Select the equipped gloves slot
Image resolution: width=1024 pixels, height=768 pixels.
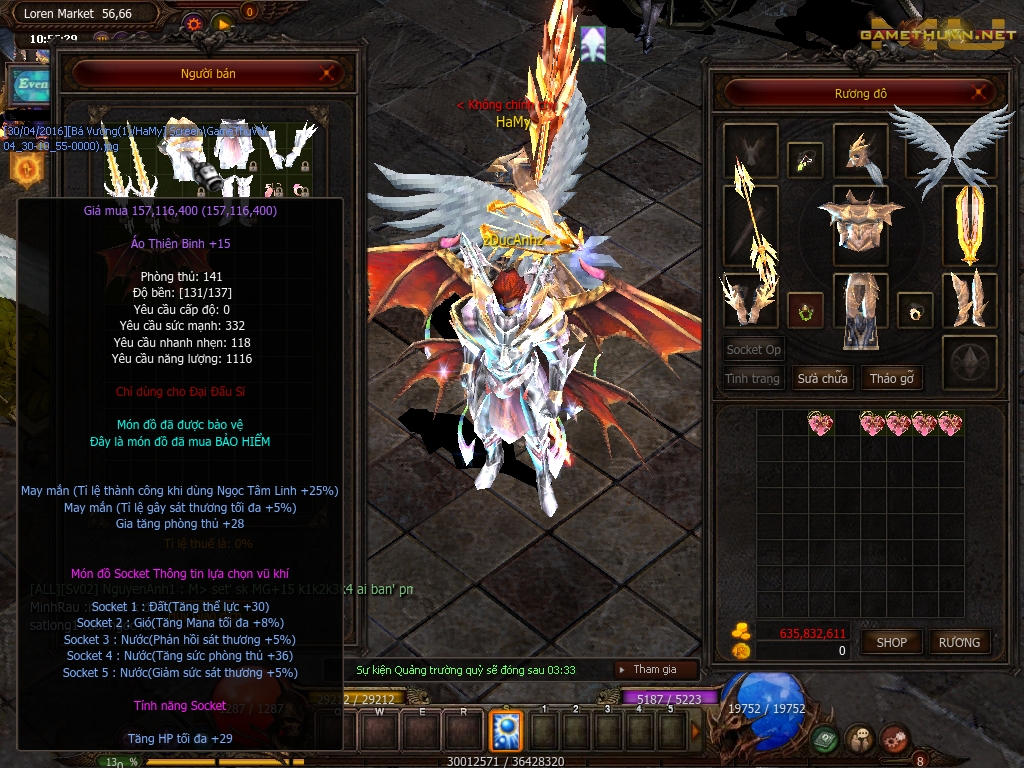point(750,300)
